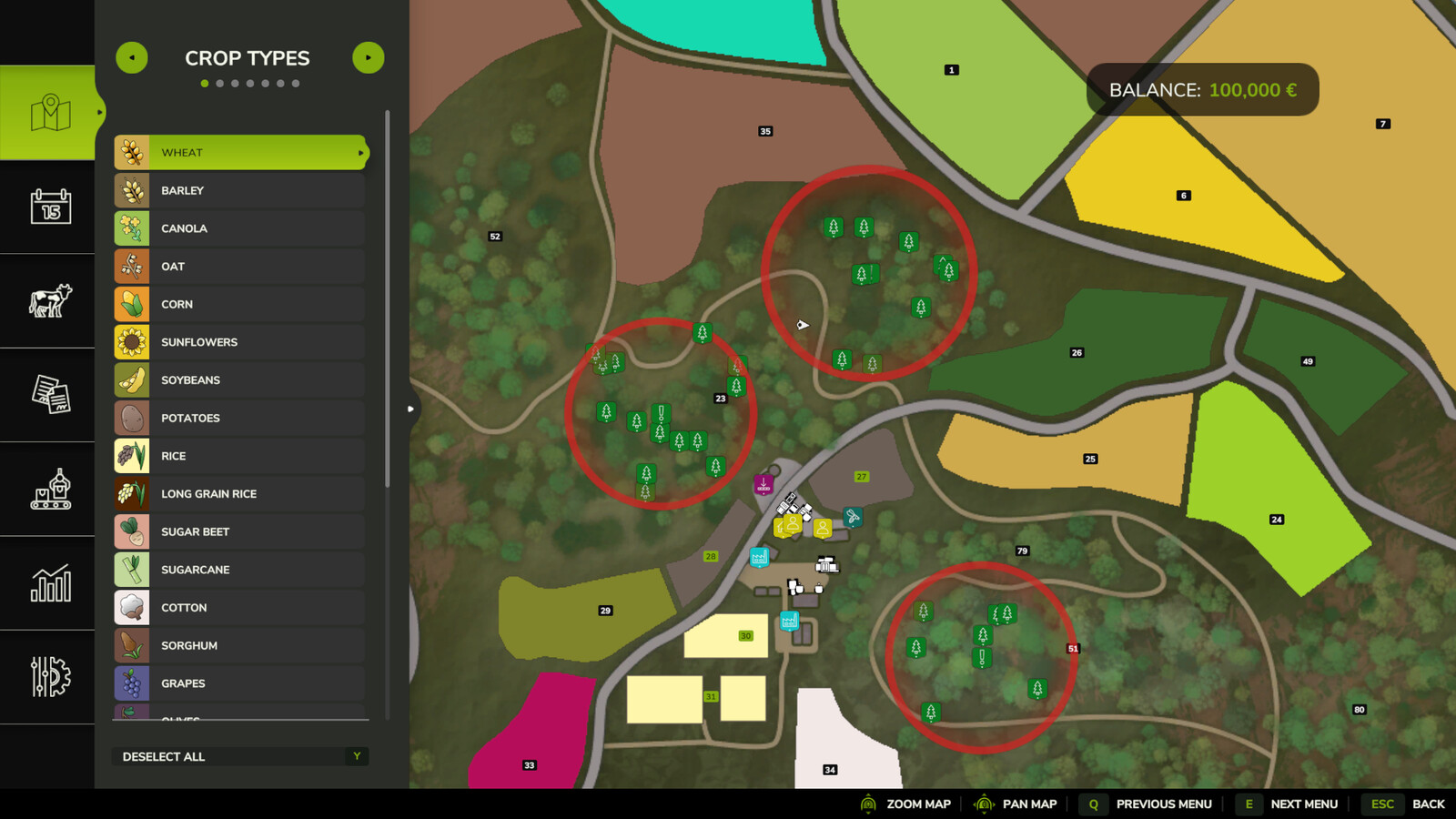Viewport: 1456px width, 819px height.
Task: Go to next filter page with right arrow
Action: coord(369,57)
